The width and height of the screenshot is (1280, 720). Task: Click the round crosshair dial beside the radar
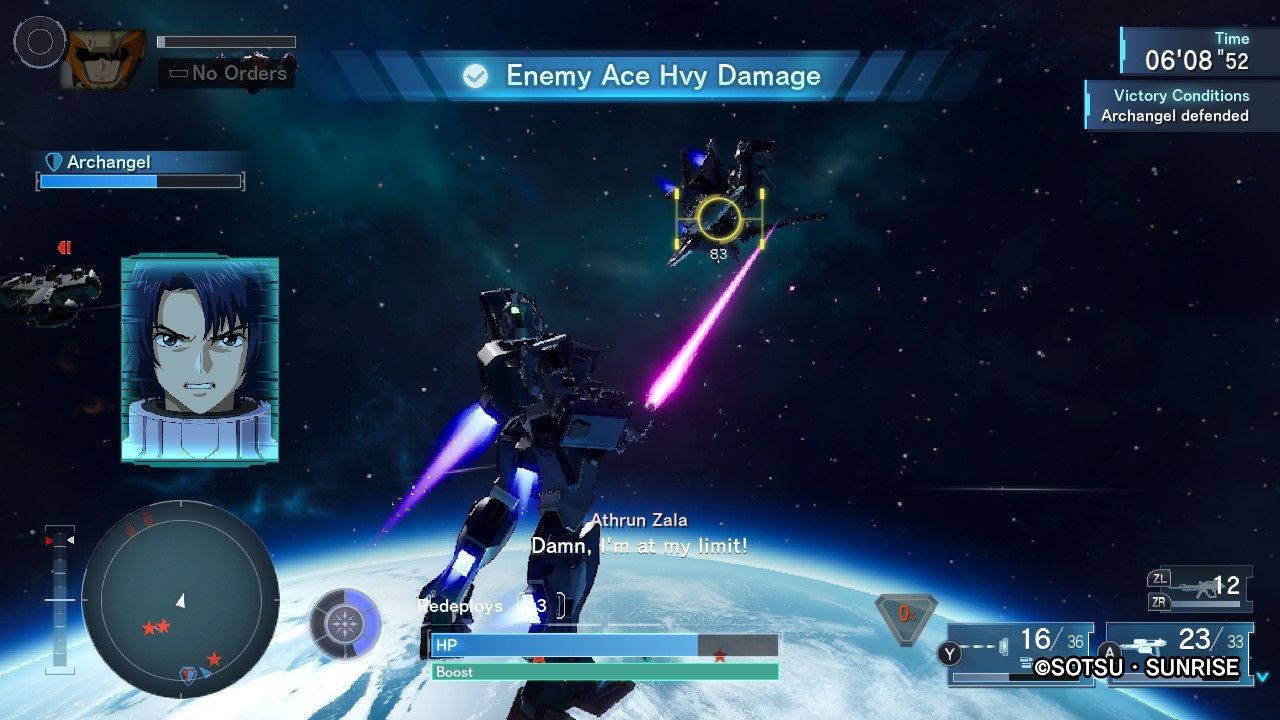345,625
